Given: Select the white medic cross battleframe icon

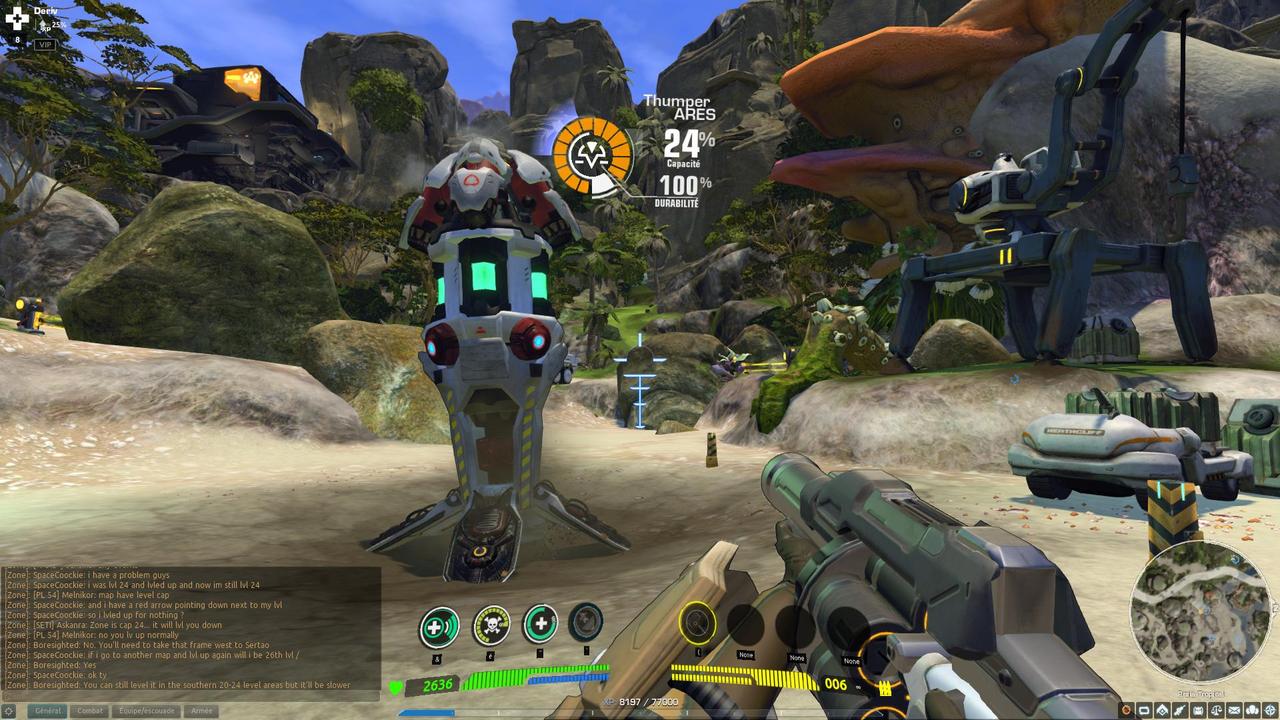Looking at the screenshot, I should point(17,17).
